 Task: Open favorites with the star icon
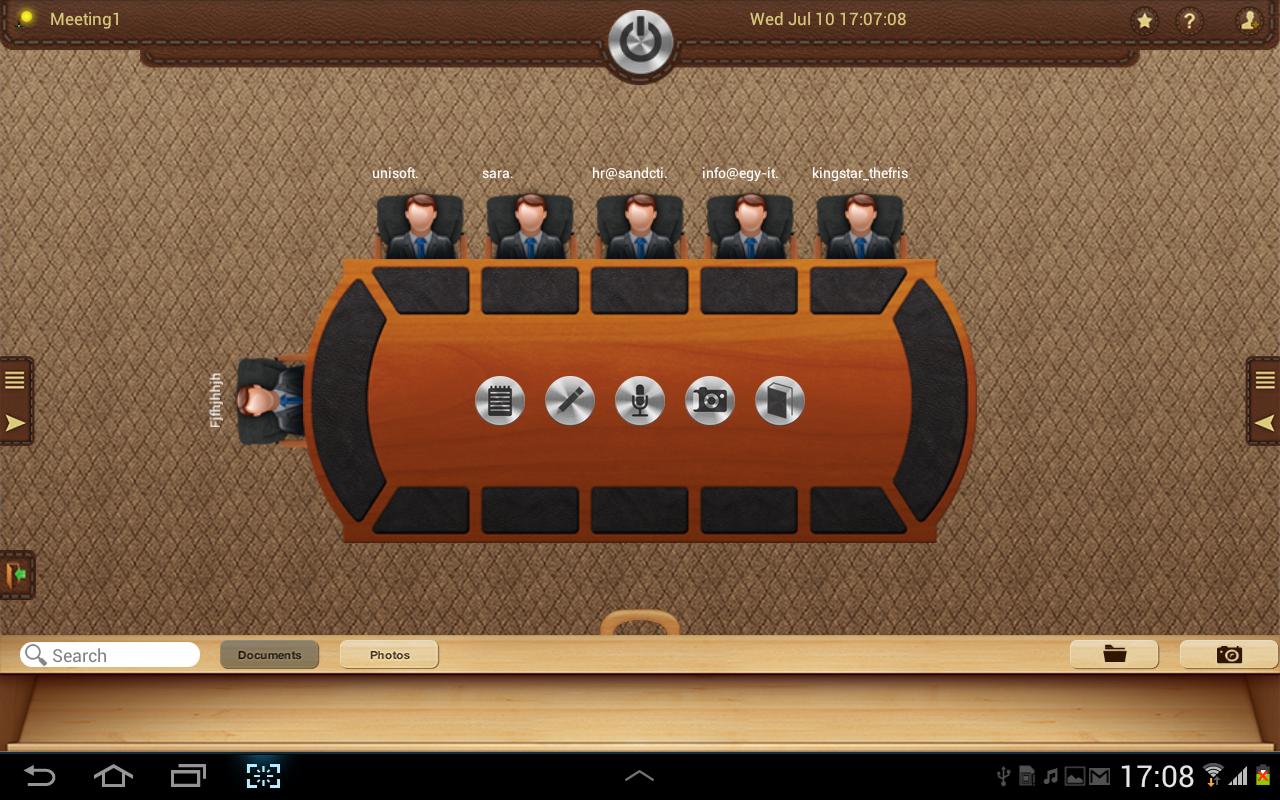[x=1144, y=19]
